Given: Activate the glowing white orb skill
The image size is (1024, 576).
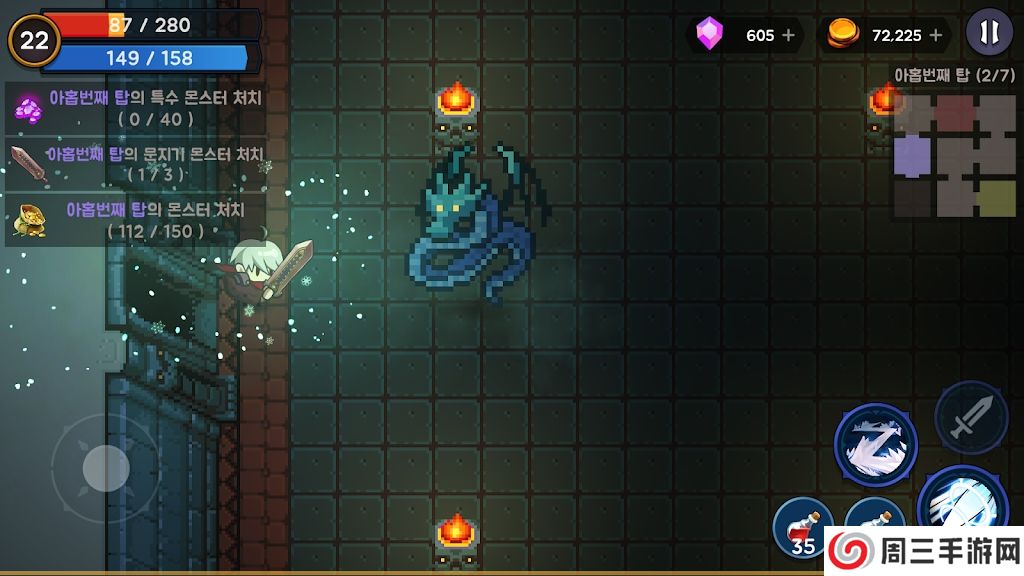Looking at the screenshot, I should (962, 510).
